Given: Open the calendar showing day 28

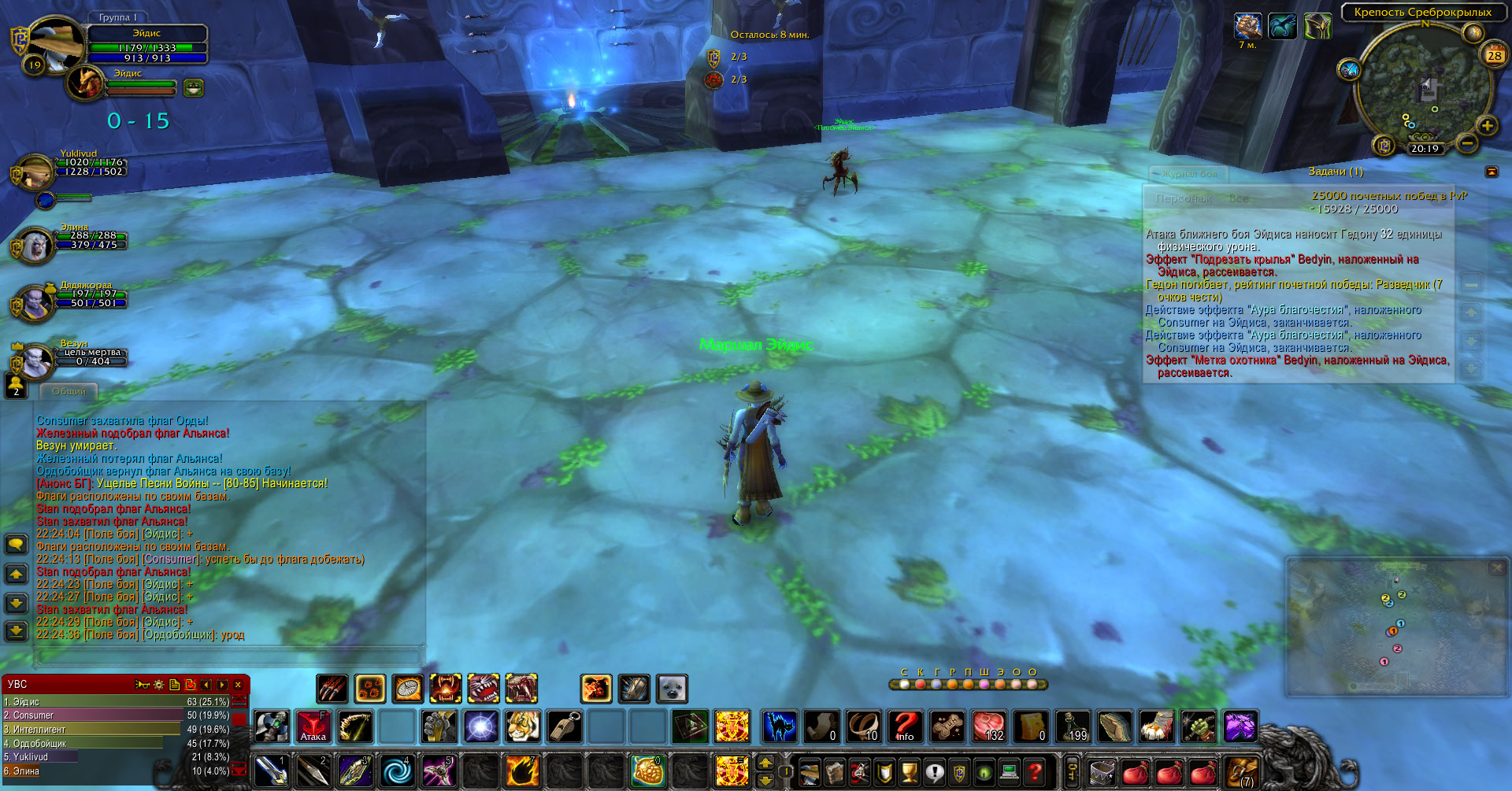Looking at the screenshot, I should click(1494, 55).
